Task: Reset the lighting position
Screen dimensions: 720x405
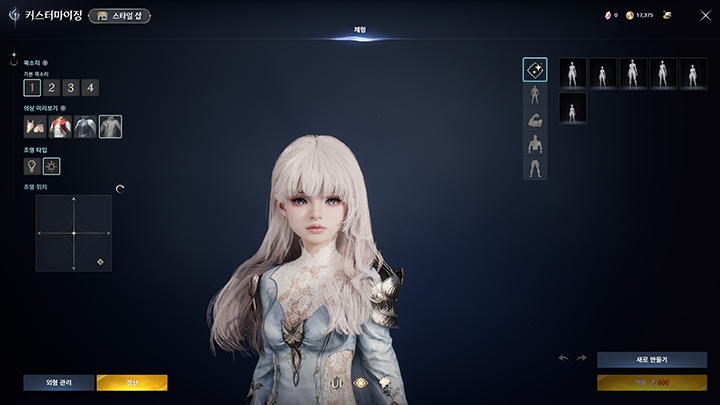Action: [120, 188]
